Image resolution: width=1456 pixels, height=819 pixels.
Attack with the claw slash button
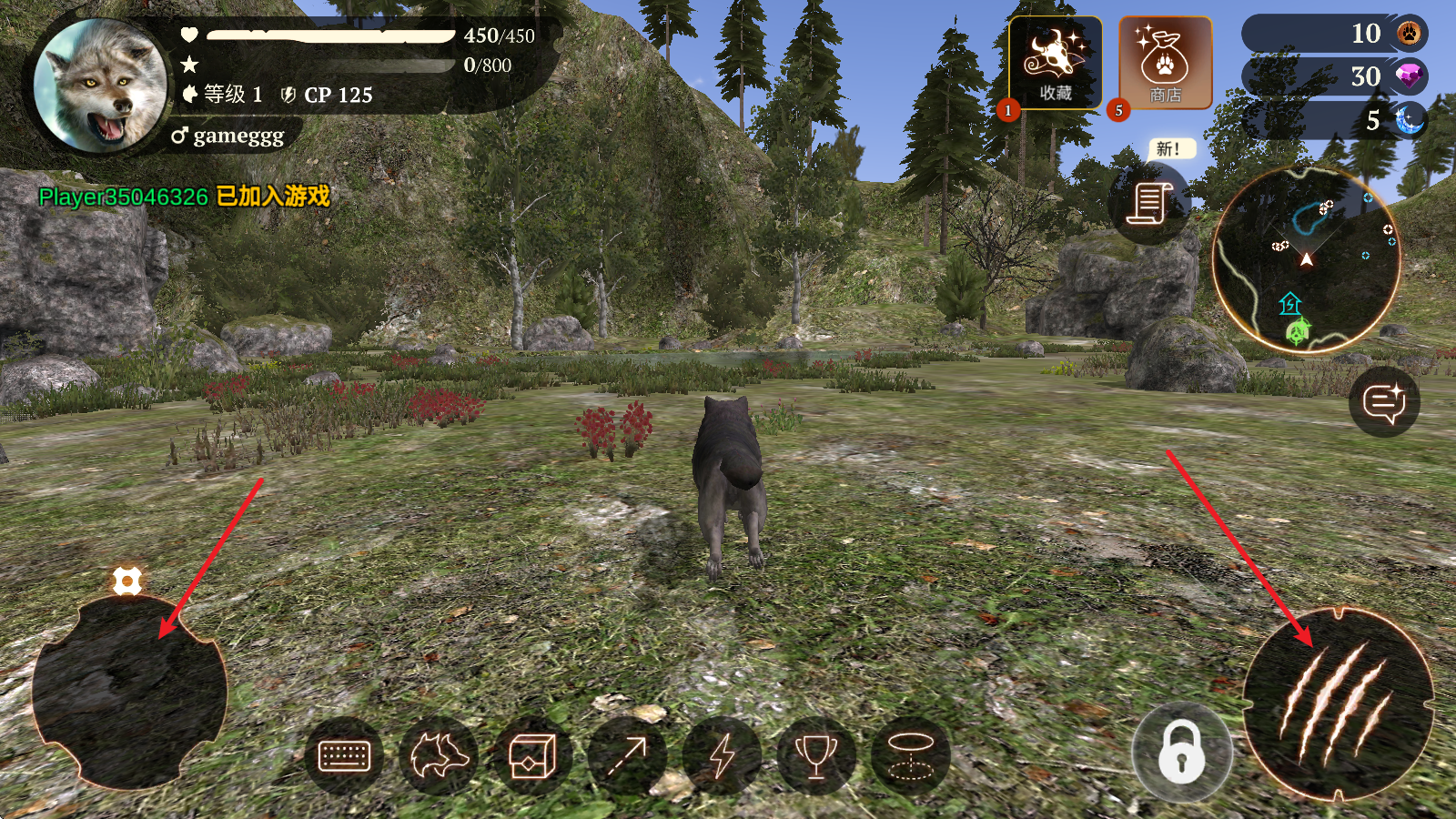tap(1337, 703)
